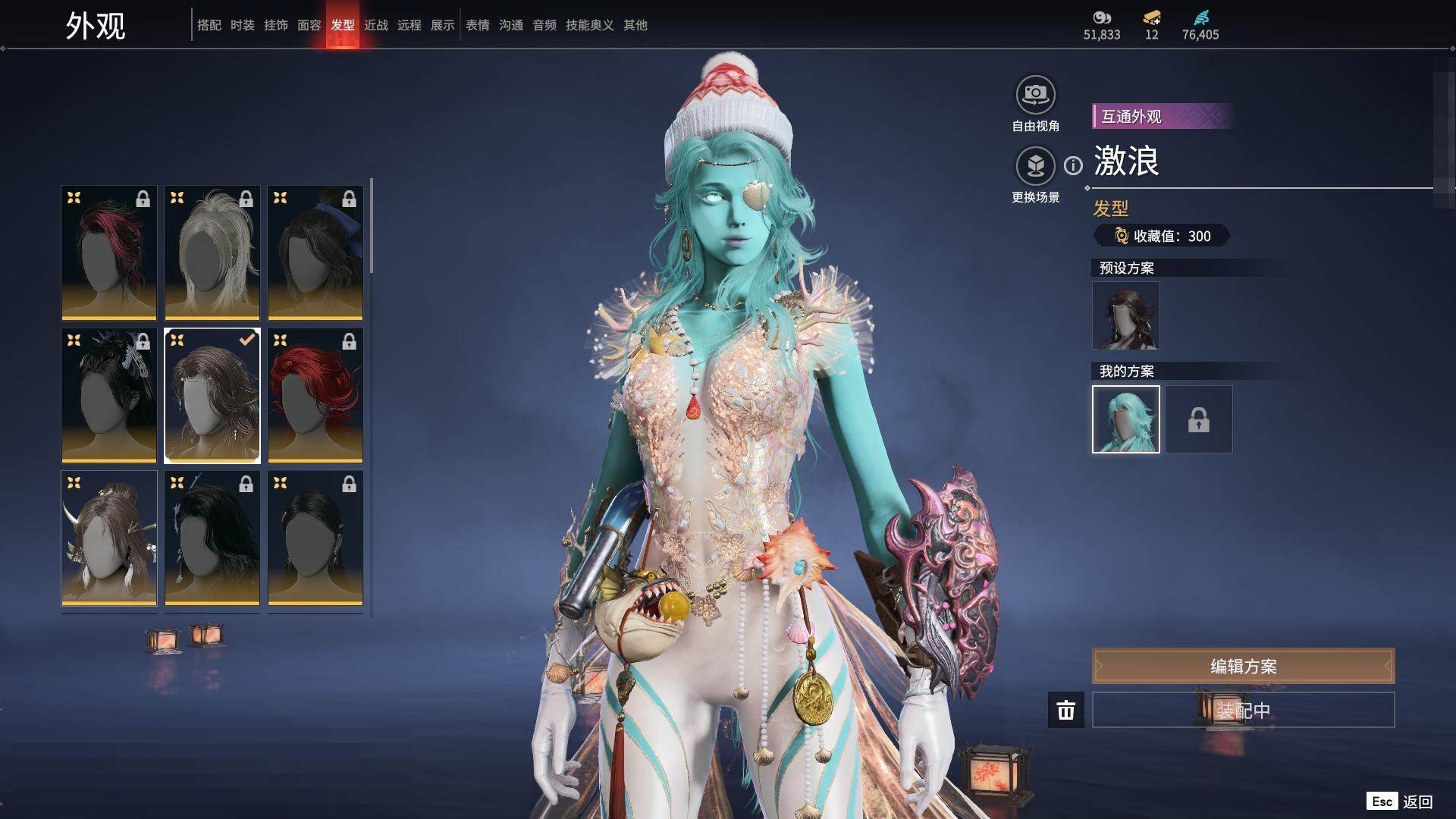Click the 更换场景 scene change button
Viewport: 1456px width, 819px height.
click(x=1035, y=166)
